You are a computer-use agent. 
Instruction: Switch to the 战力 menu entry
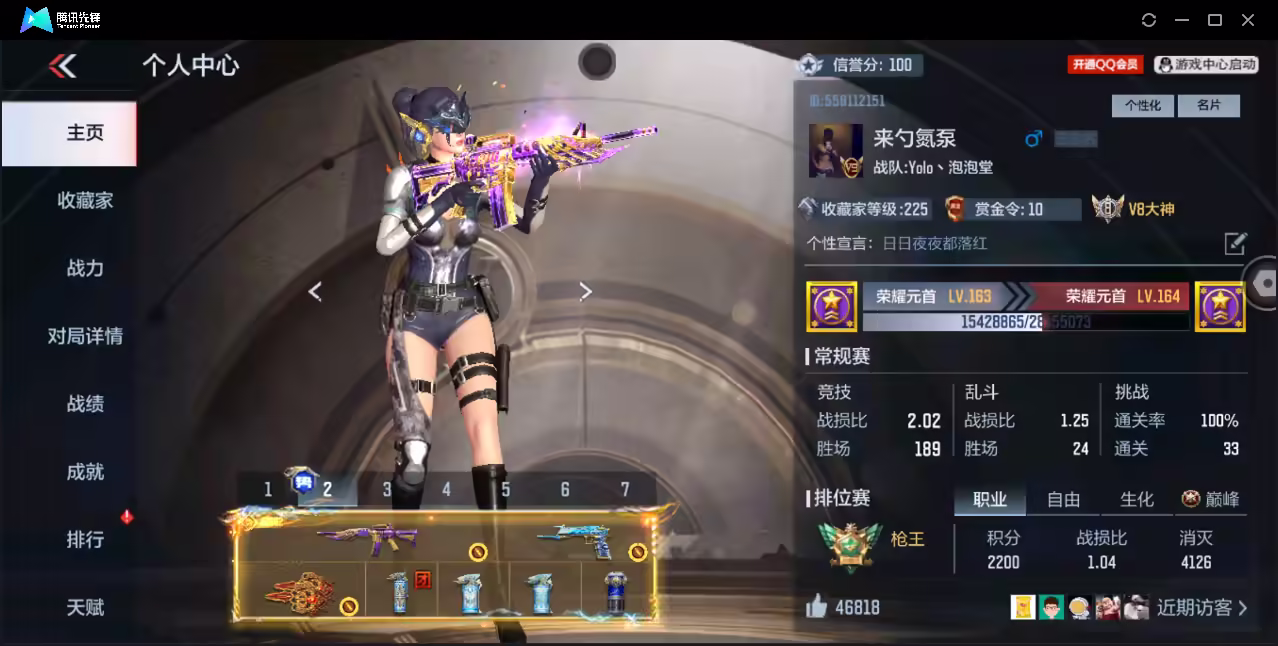pos(85,268)
